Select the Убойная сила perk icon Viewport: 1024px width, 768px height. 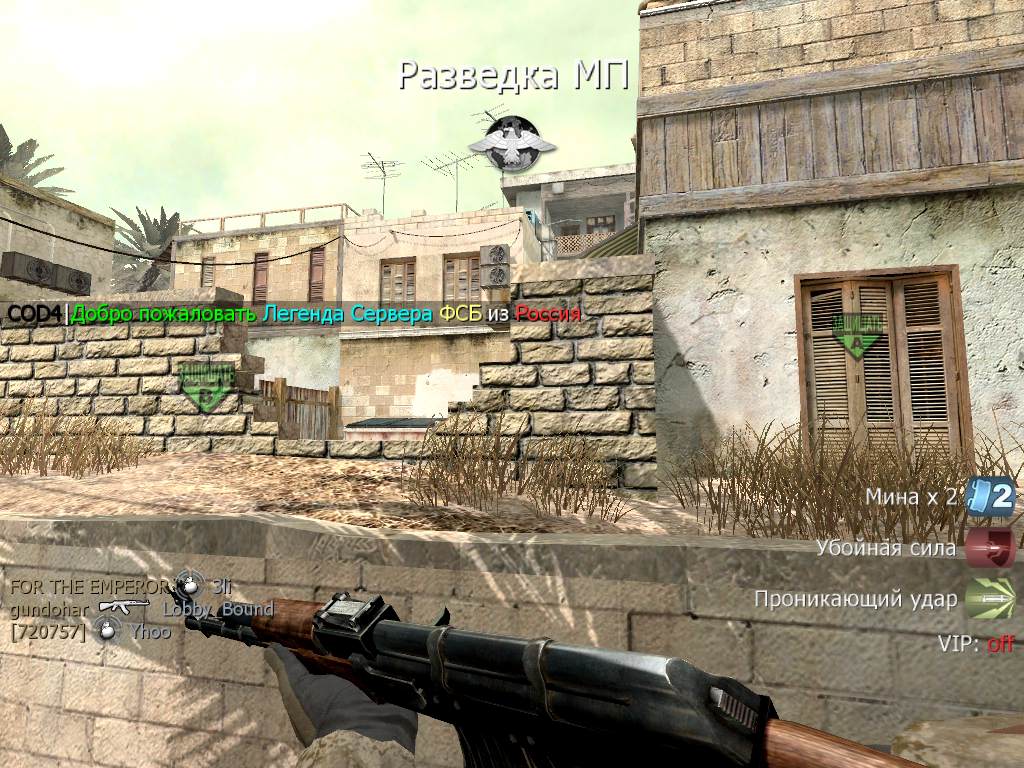(x=990, y=548)
